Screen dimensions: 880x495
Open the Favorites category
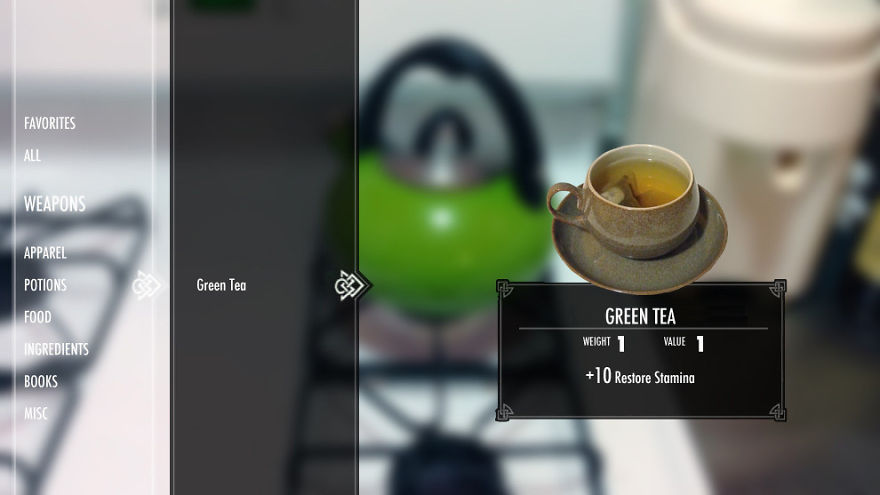pos(50,124)
